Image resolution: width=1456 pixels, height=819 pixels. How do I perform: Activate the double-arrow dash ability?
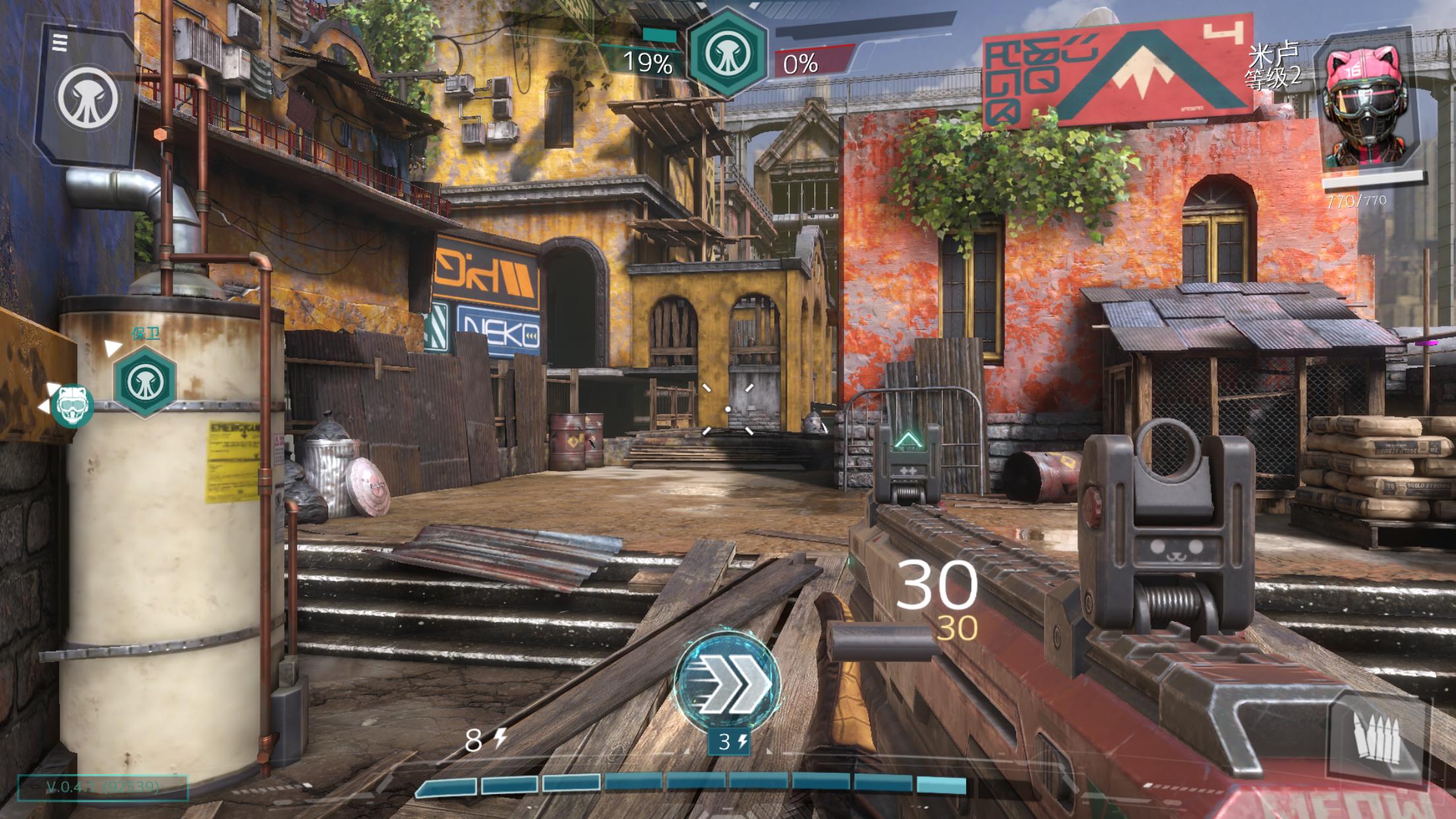click(x=727, y=682)
